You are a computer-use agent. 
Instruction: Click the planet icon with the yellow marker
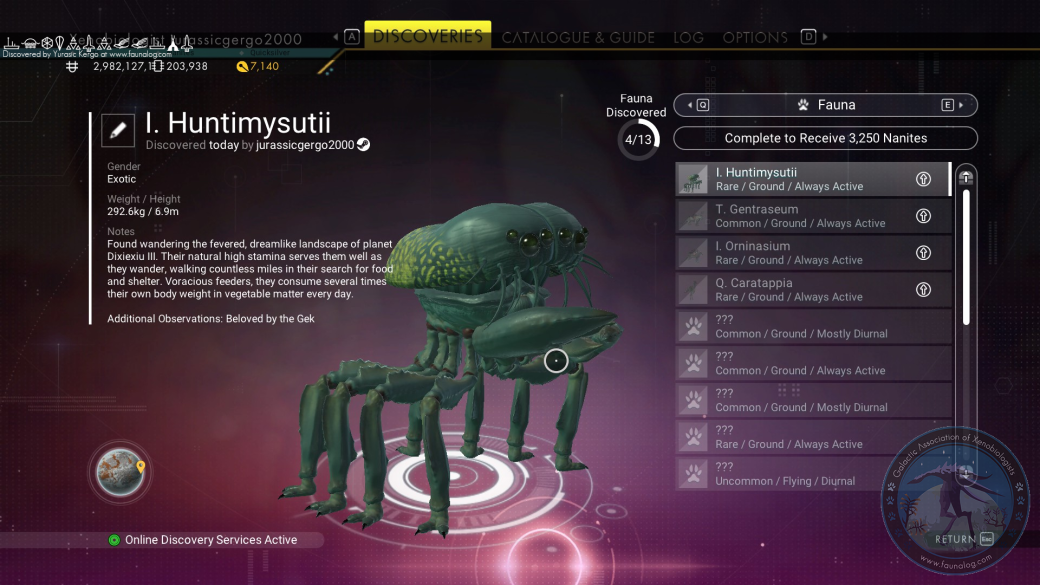pos(120,472)
